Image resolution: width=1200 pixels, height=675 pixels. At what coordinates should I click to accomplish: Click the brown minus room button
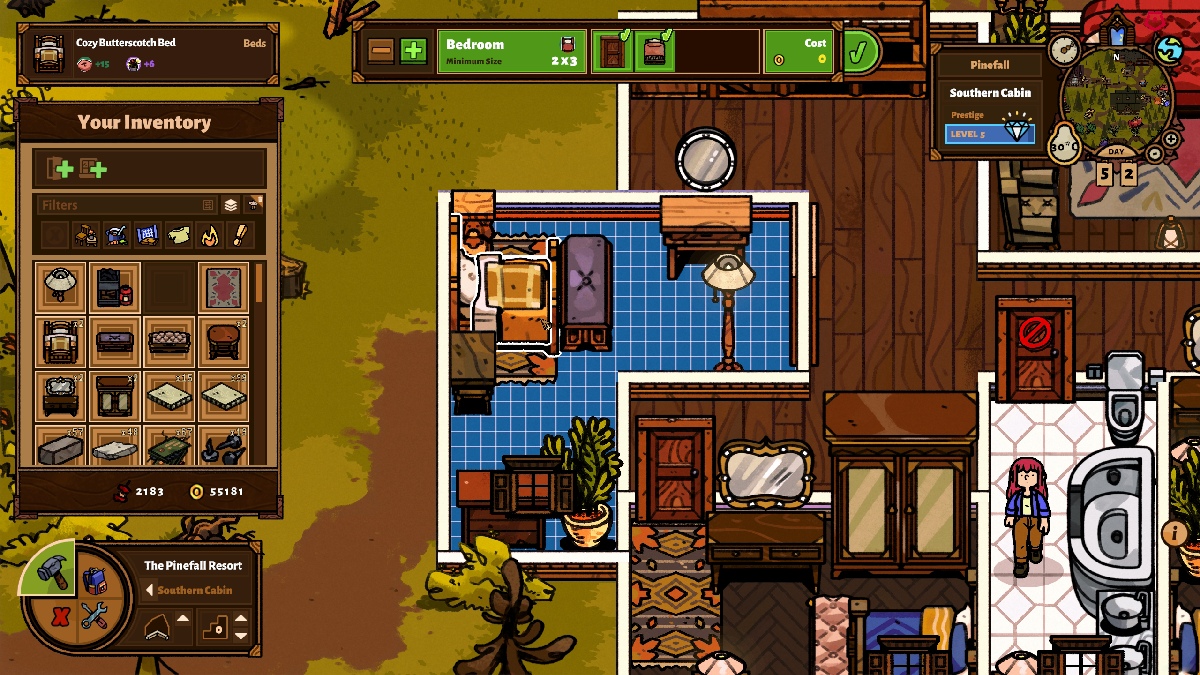point(381,51)
